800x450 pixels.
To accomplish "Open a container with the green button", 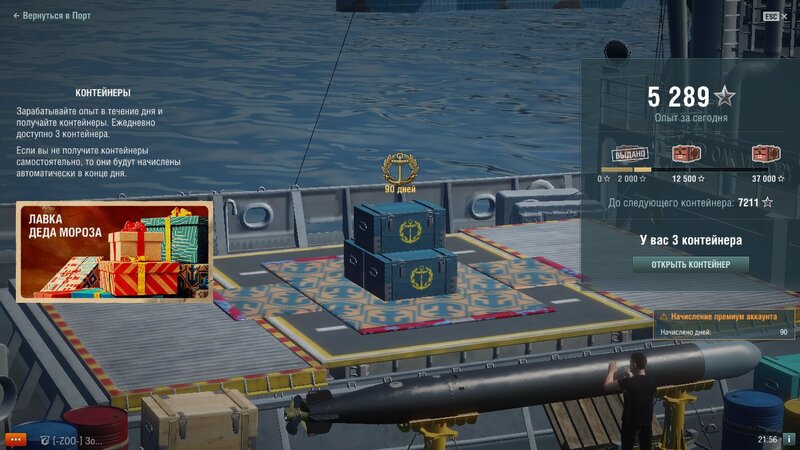I will tap(690, 264).
